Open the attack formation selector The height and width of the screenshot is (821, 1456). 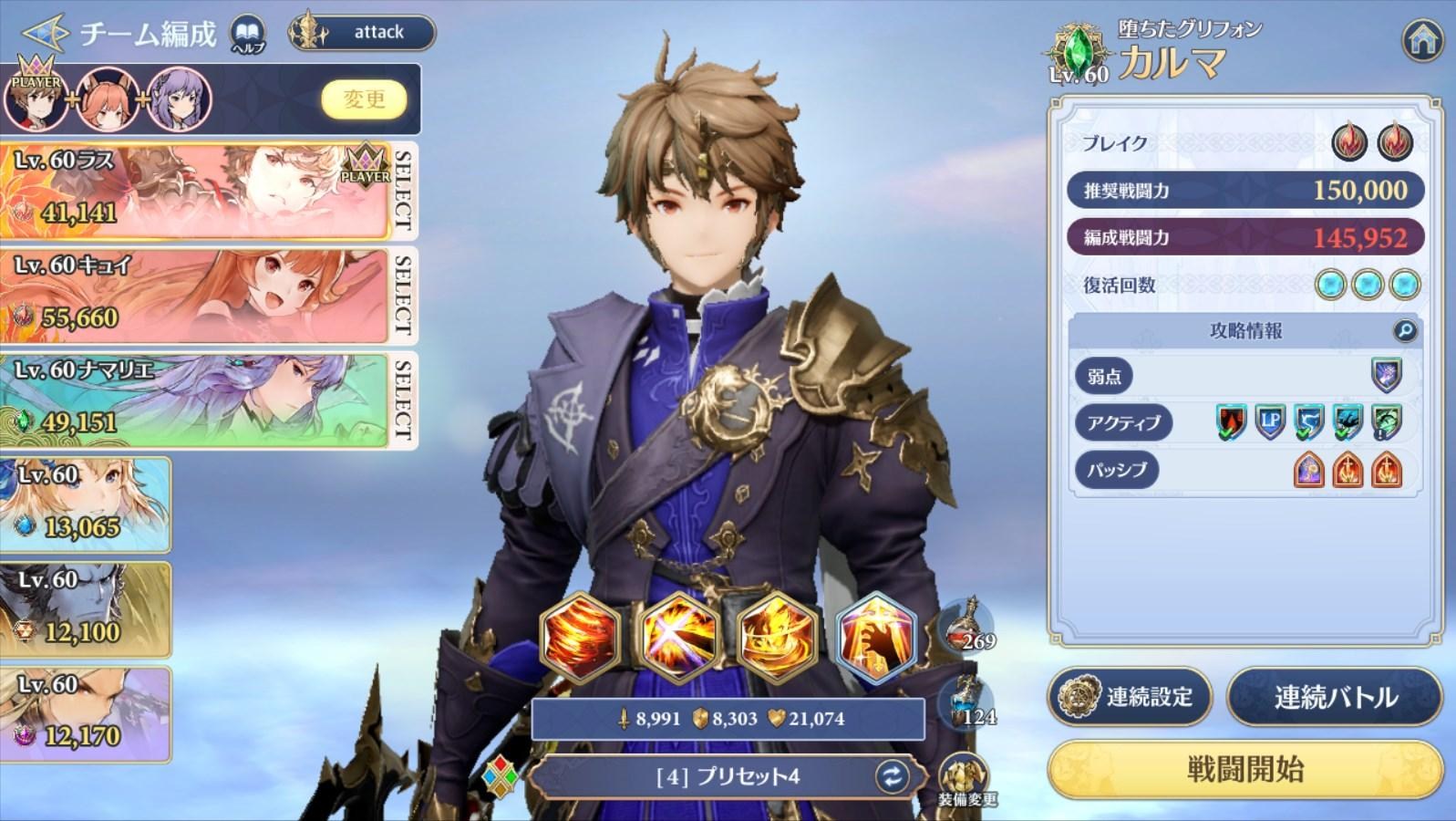363,33
